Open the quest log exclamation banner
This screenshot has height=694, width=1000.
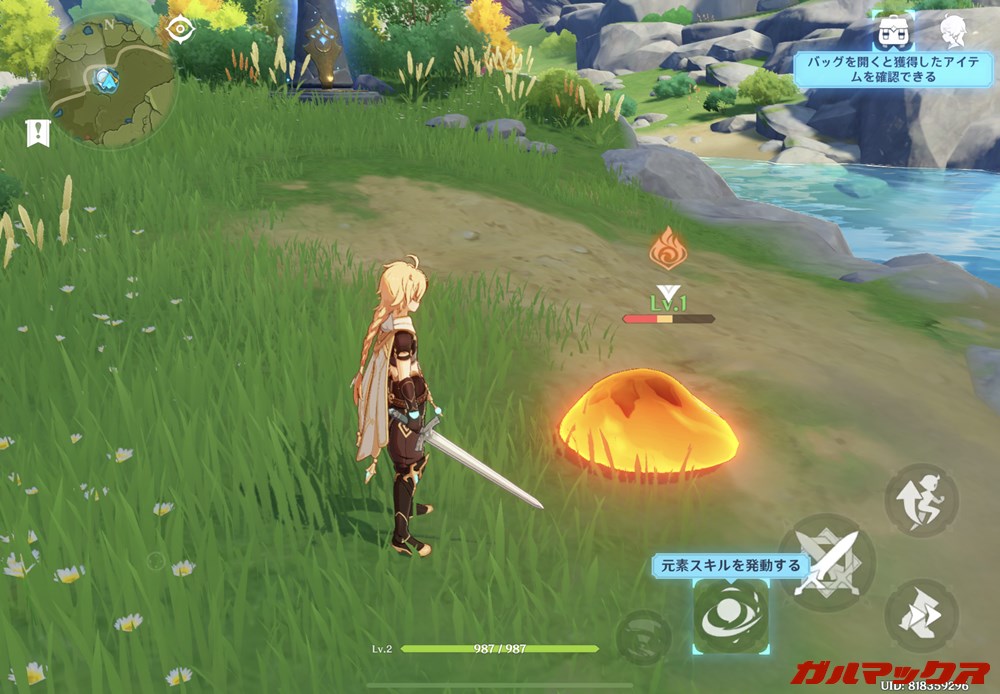tap(39, 132)
